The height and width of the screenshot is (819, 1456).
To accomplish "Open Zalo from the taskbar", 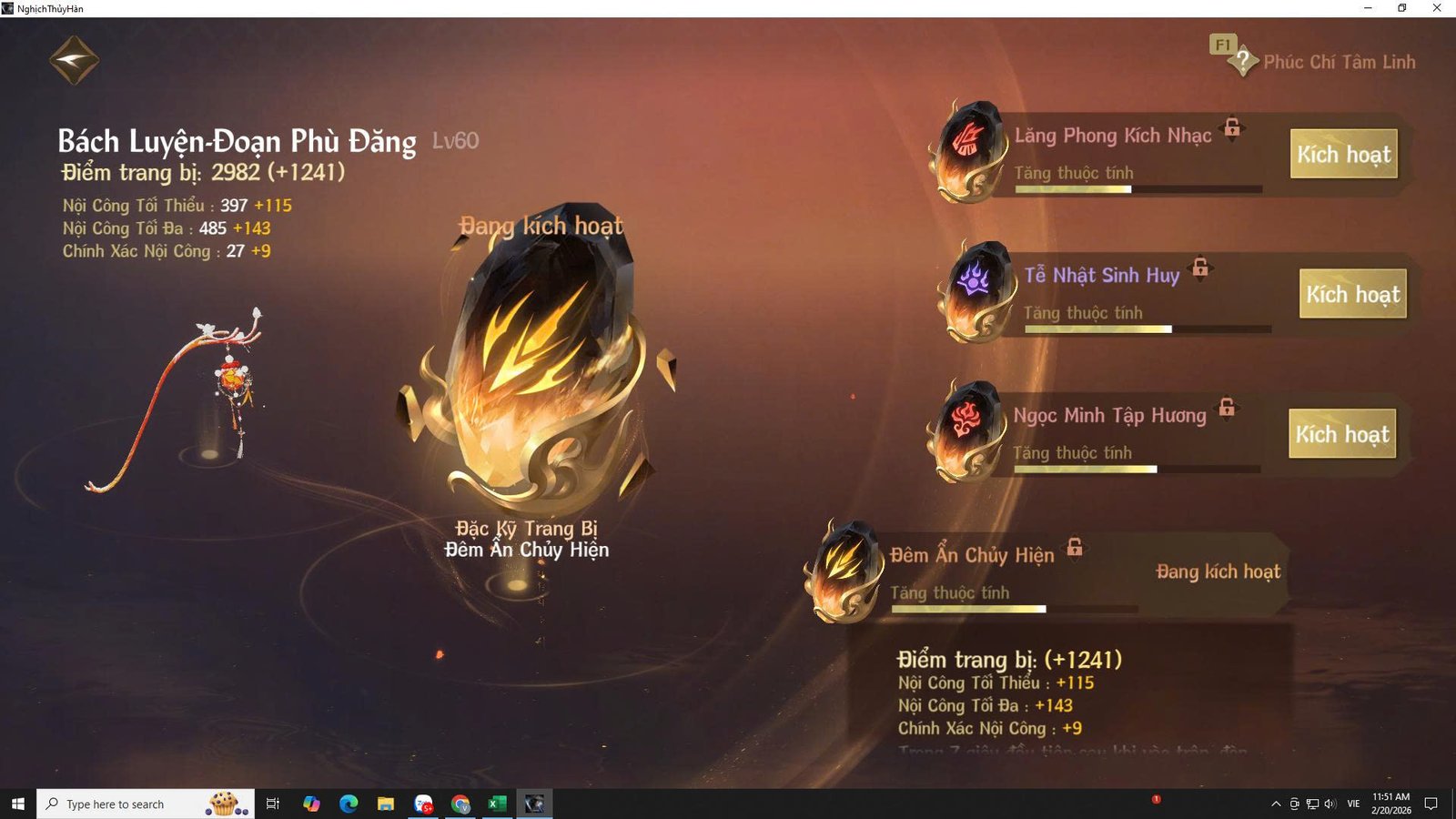I will (x=423, y=804).
